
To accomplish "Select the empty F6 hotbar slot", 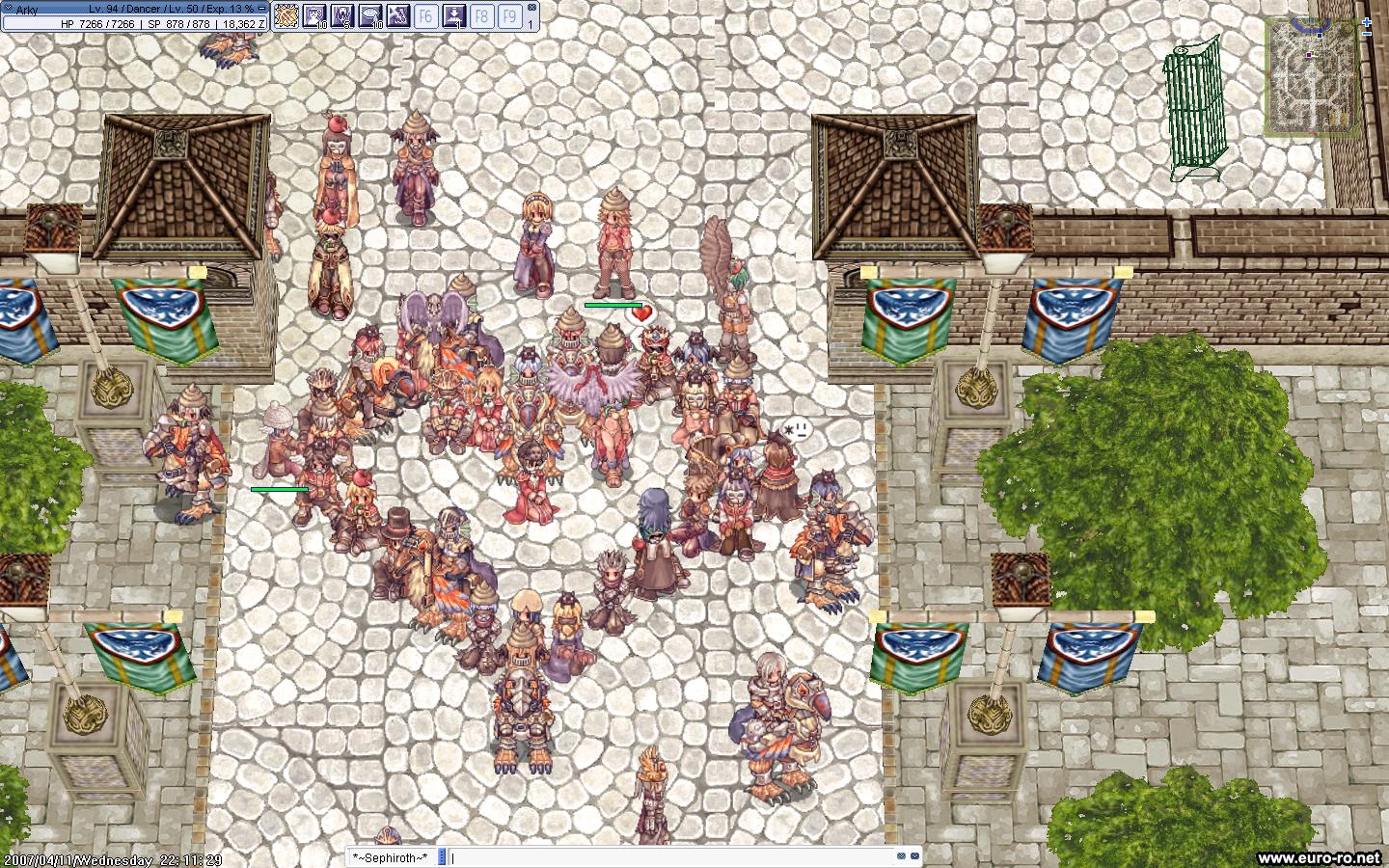I will point(425,15).
